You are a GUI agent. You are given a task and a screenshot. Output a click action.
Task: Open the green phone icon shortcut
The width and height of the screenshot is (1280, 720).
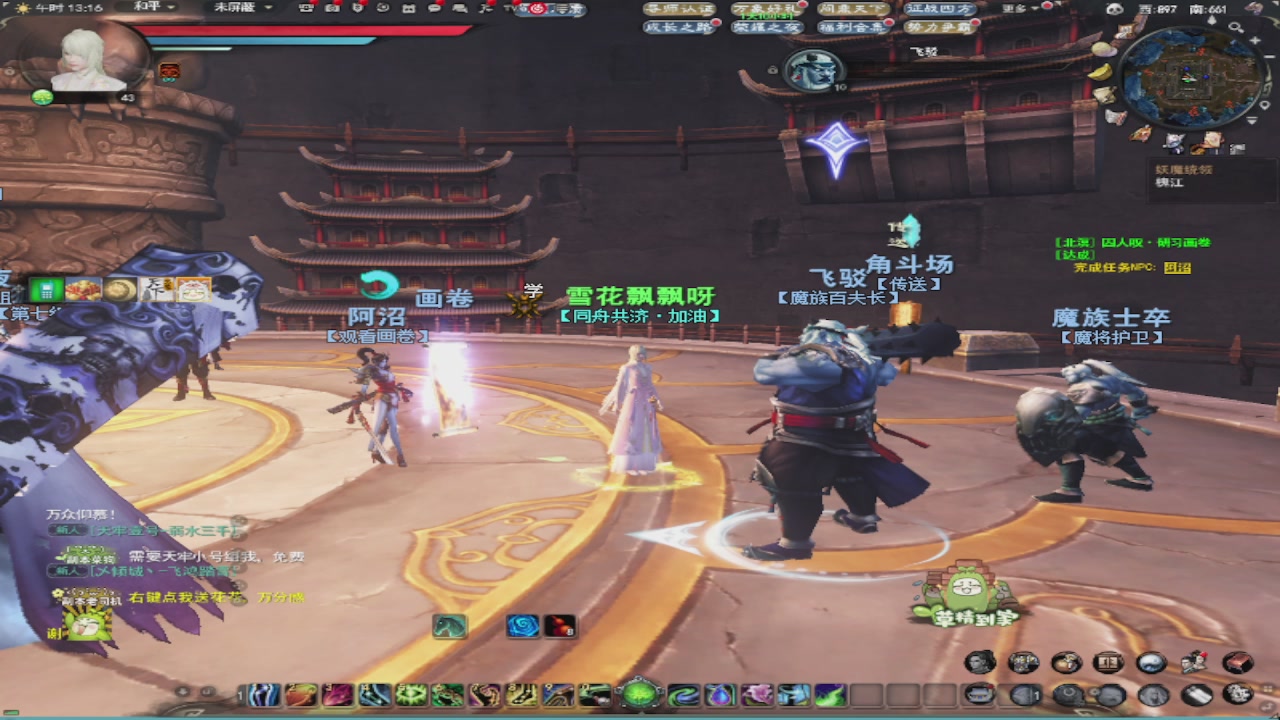pos(46,290)
